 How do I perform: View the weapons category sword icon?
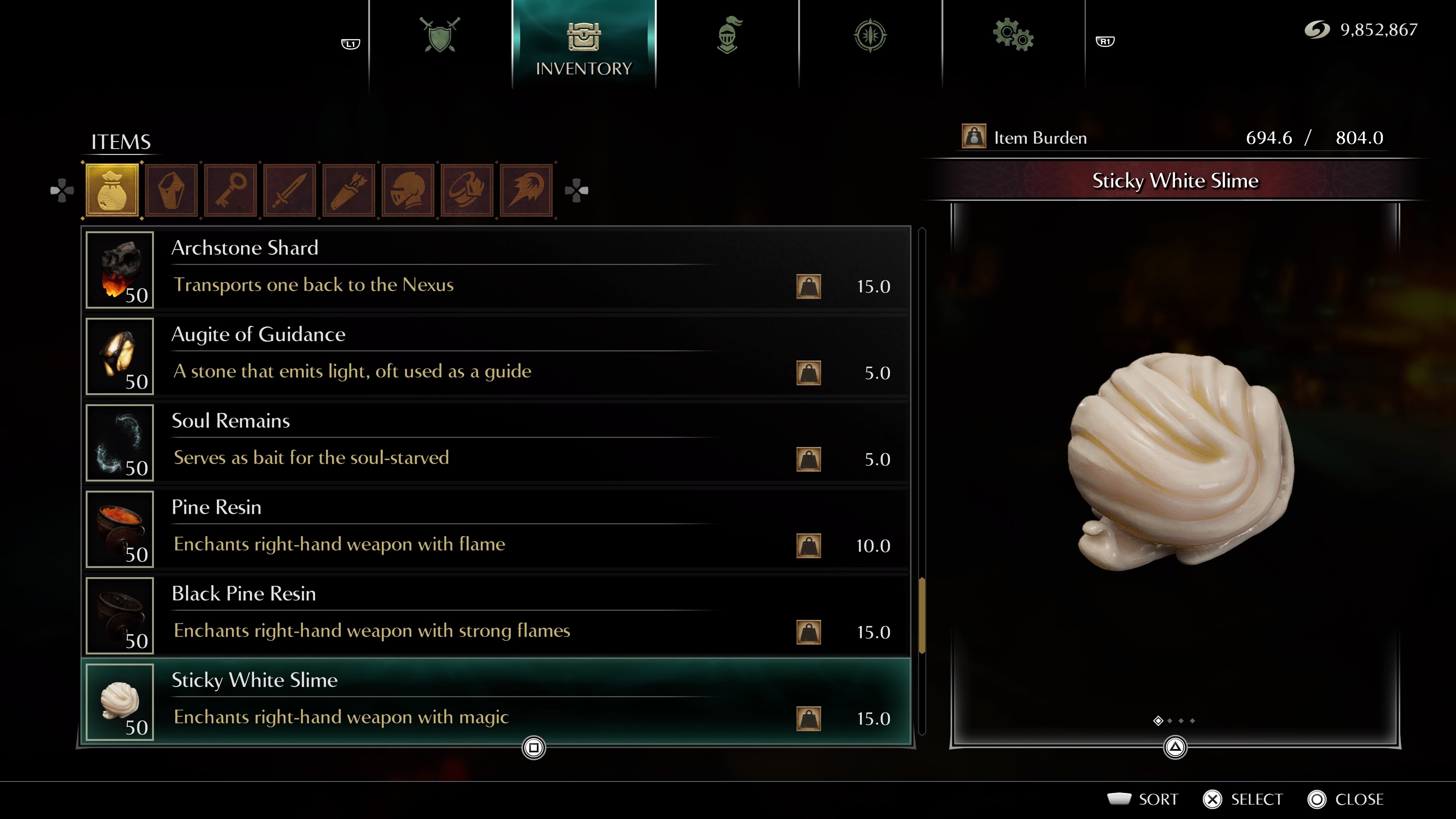point(290,189)
